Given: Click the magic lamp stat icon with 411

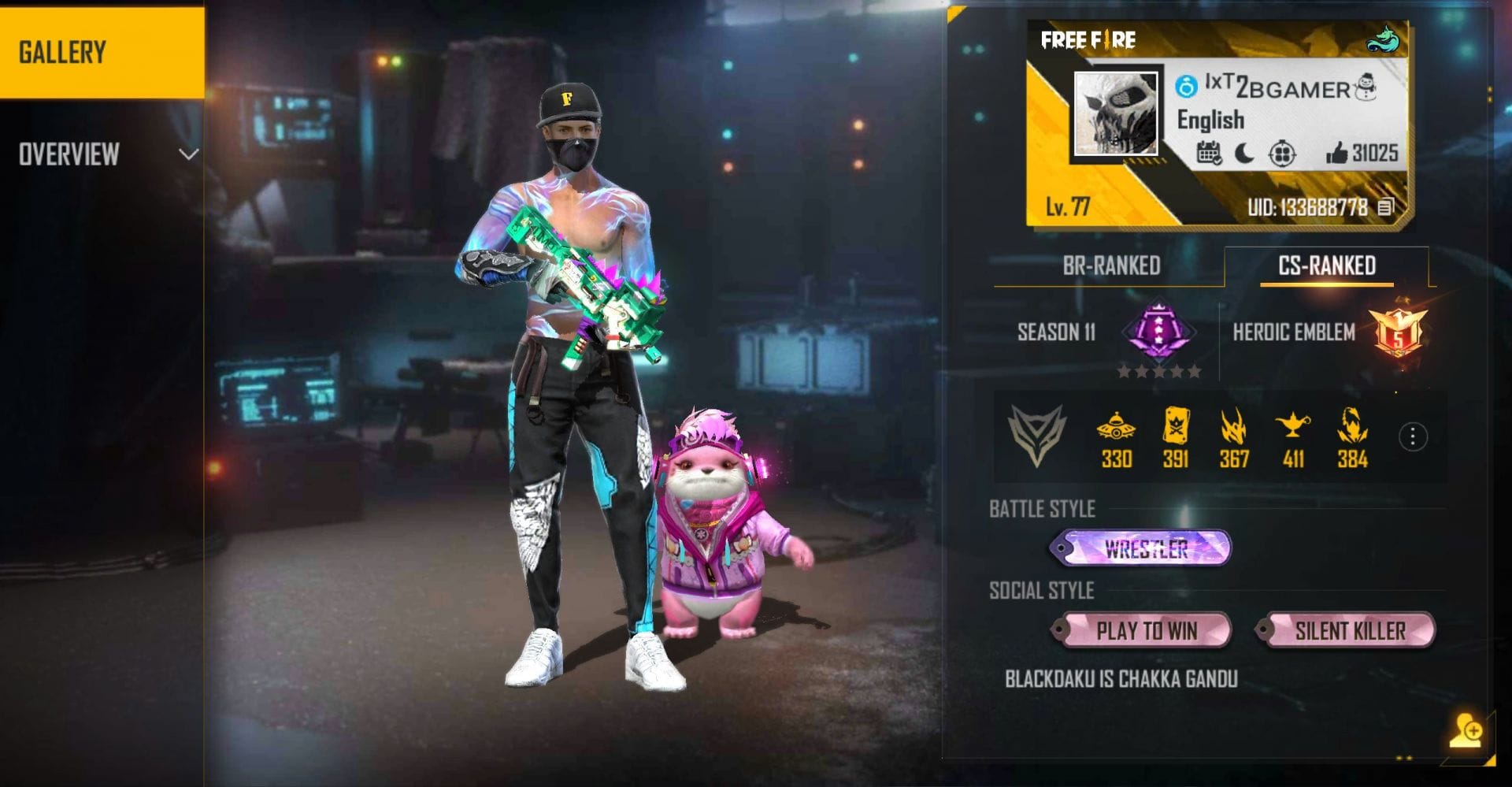Looking at the screenshot, I should tap(1291, 433).
